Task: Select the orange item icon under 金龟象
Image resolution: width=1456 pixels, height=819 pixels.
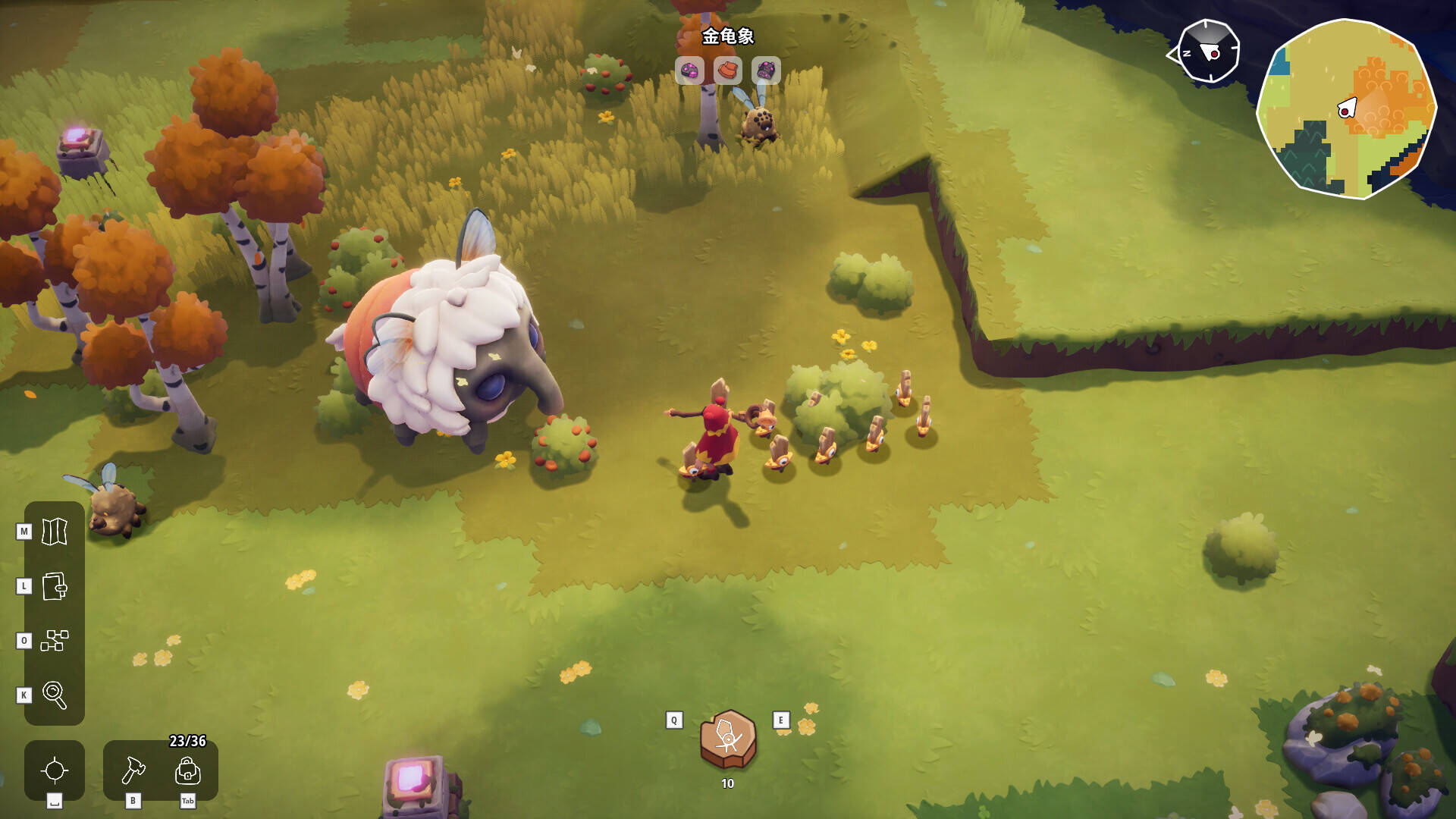Action: (728, 71)
